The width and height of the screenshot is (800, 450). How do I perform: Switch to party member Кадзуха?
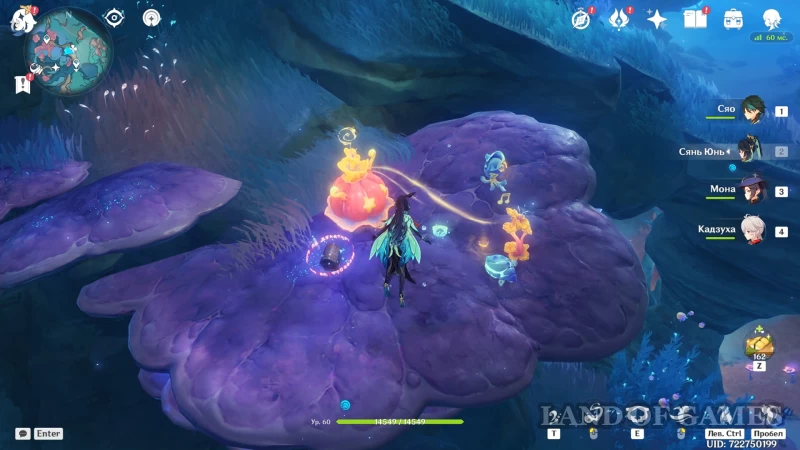[752, 230]
